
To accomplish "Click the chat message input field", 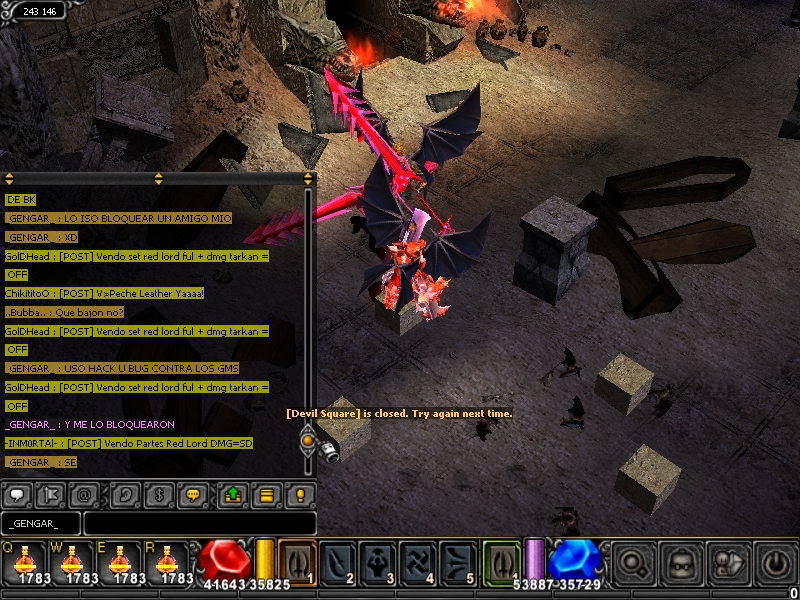I will 199,523.
